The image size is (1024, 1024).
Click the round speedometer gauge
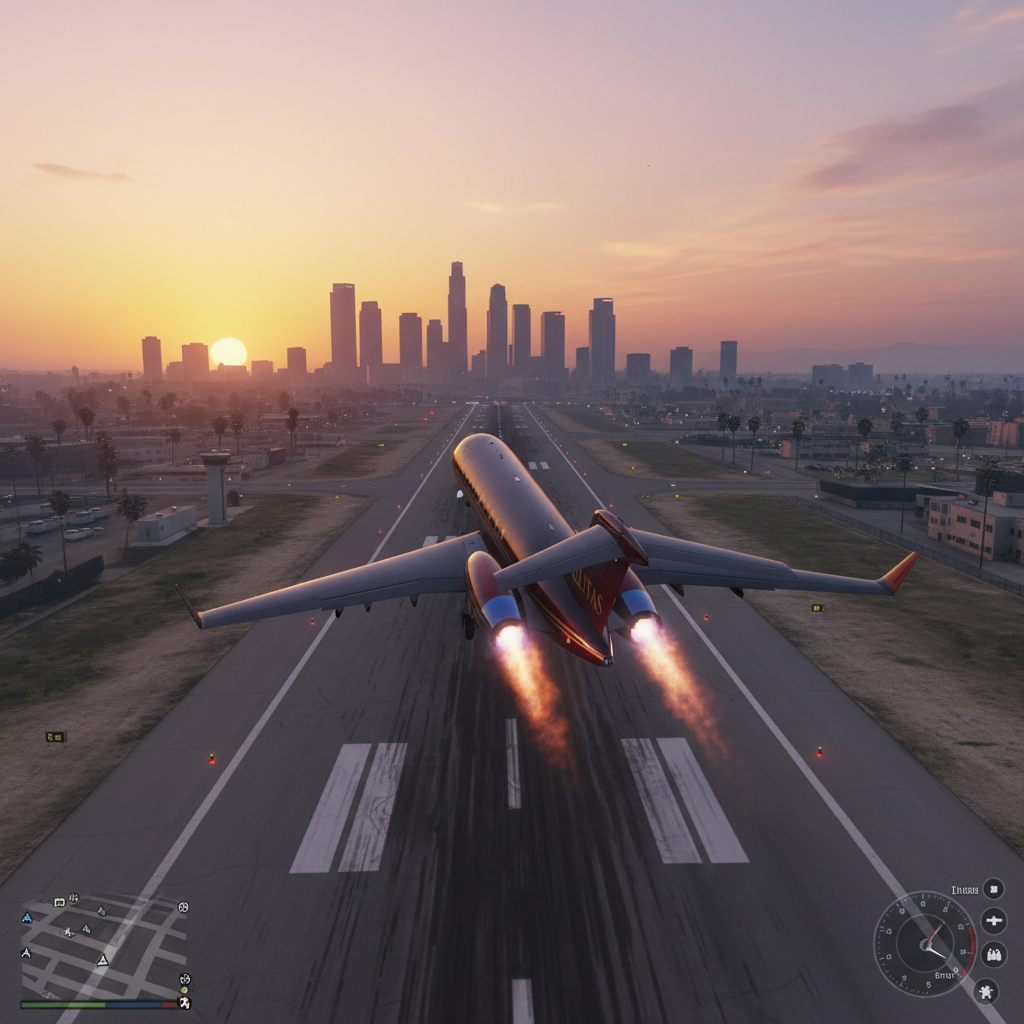tap(925, 943)
